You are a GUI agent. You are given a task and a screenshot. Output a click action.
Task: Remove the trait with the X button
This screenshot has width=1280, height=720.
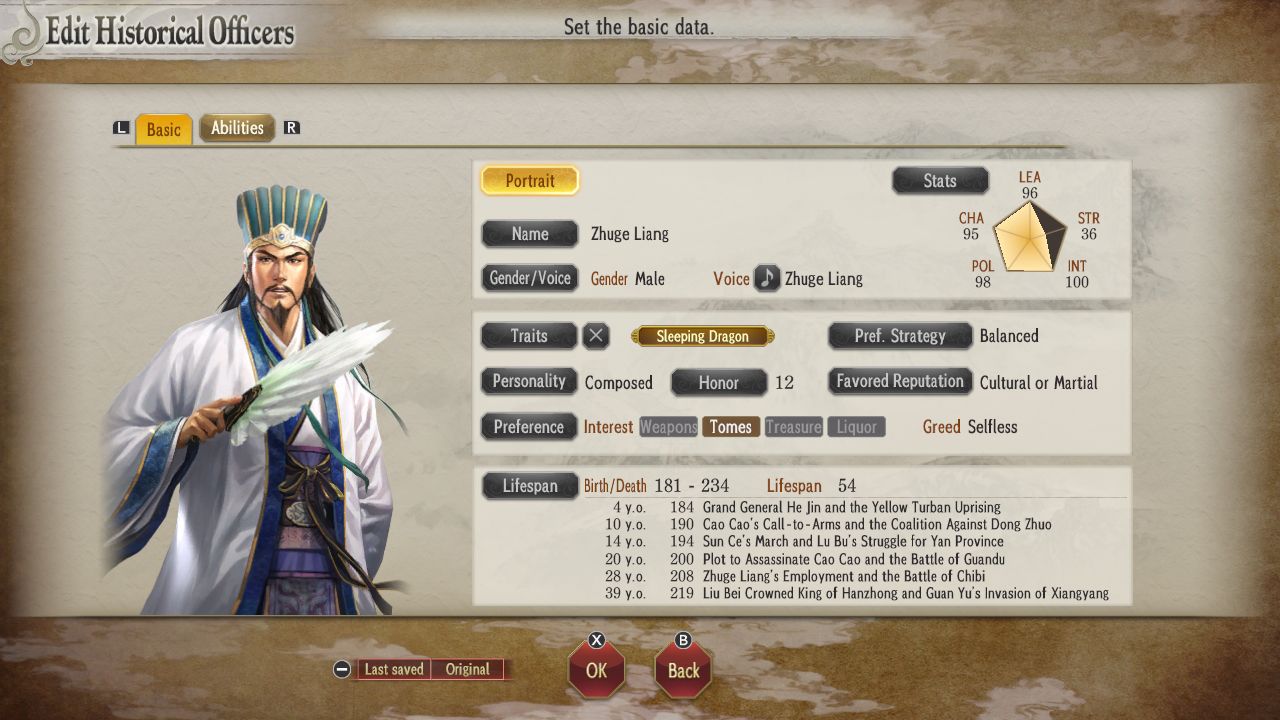tap(596, 336)
